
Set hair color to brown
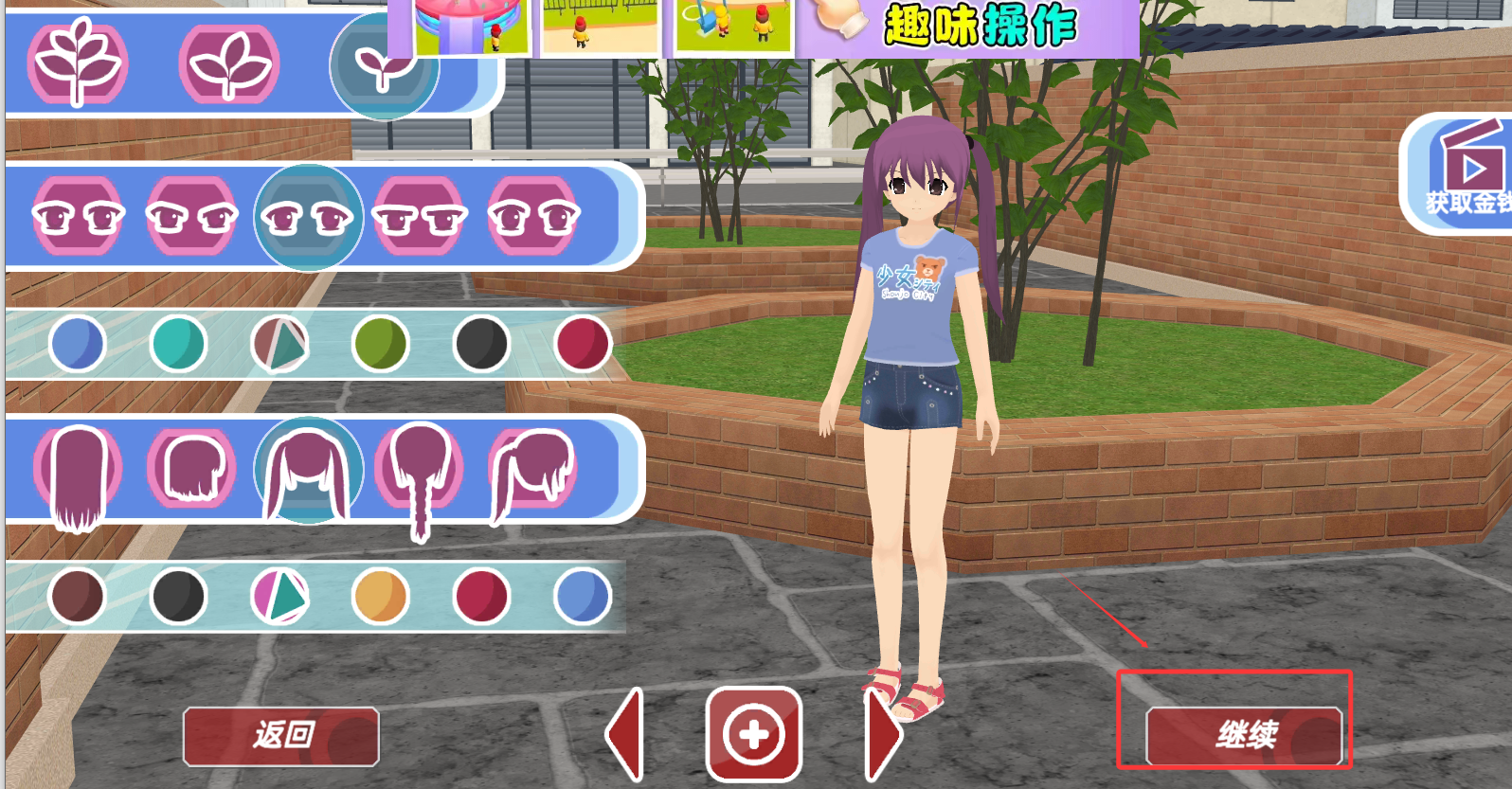[77, 597]
